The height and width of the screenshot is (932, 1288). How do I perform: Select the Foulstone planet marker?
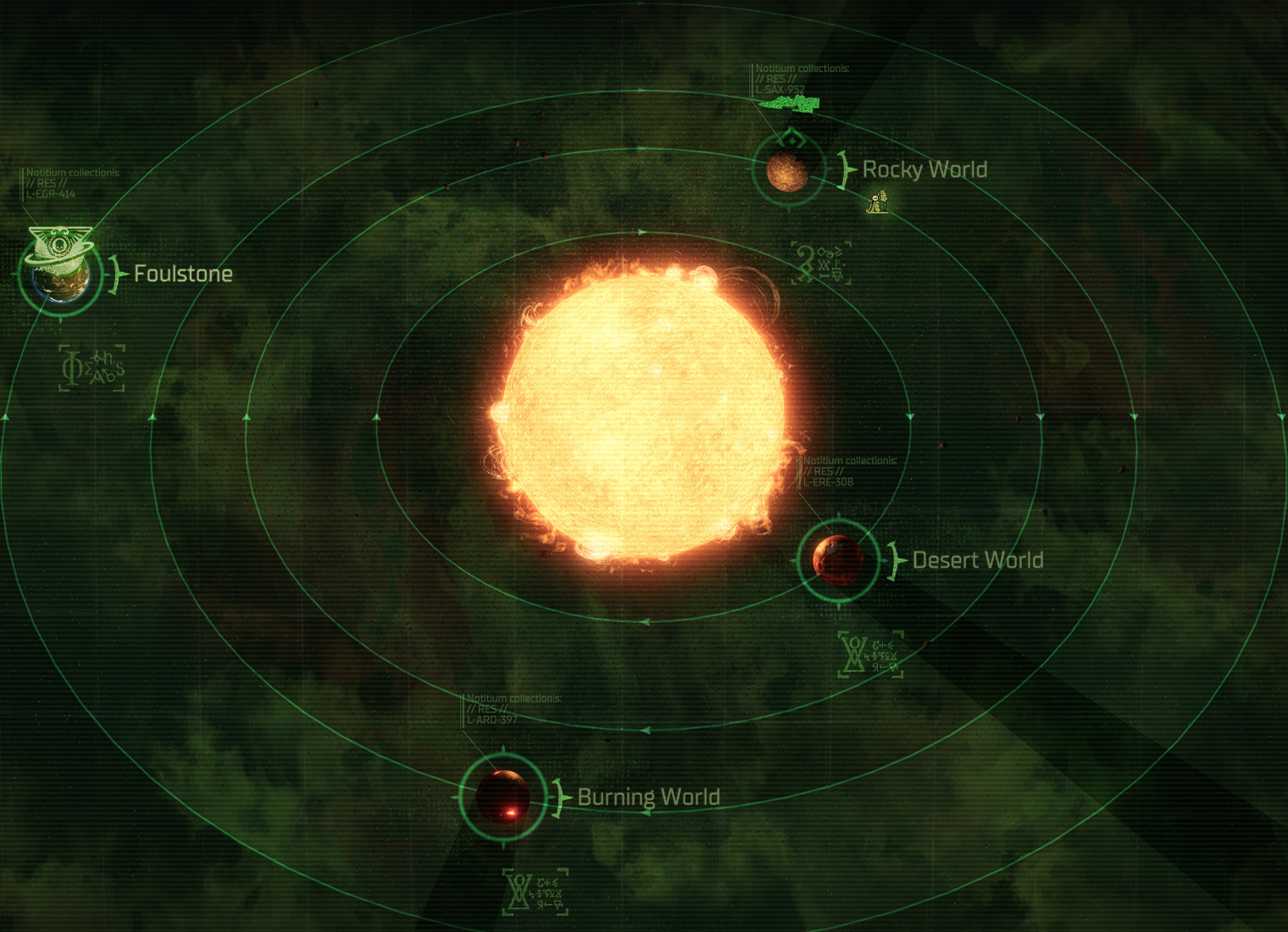click(x=61, y=277)
